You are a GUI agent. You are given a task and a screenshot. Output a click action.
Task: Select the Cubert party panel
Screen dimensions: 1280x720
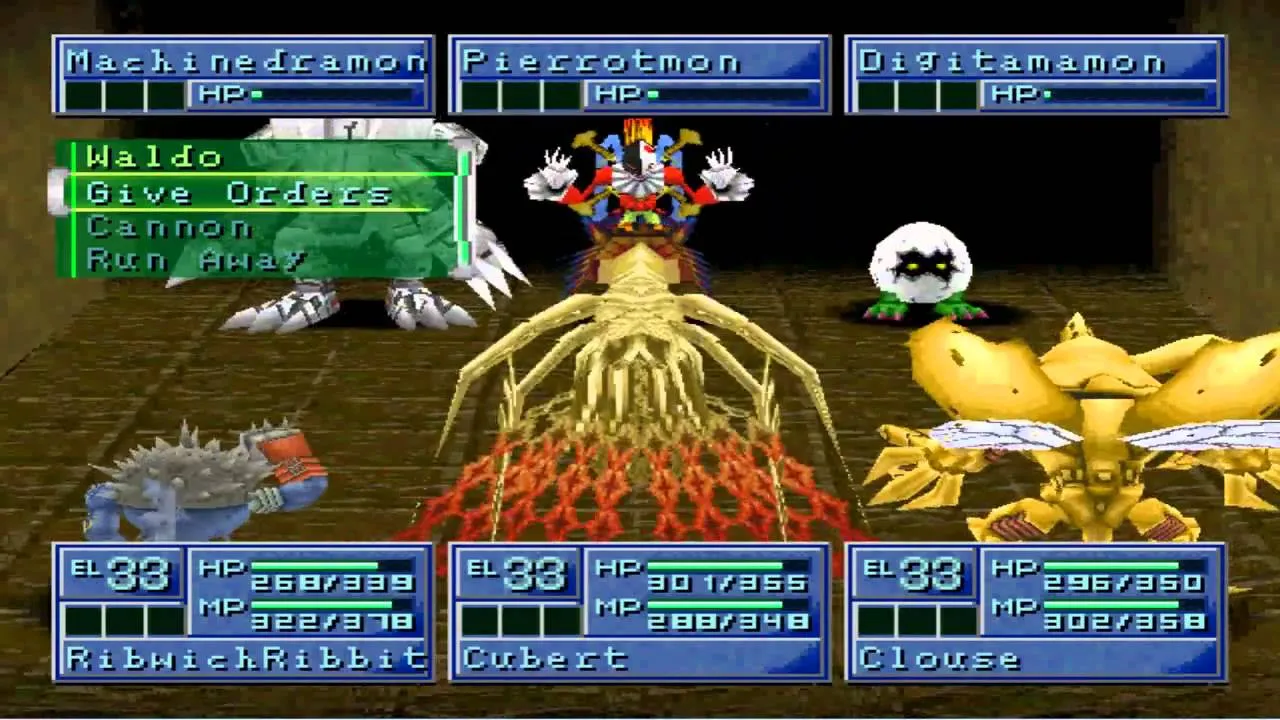[640, 612]
